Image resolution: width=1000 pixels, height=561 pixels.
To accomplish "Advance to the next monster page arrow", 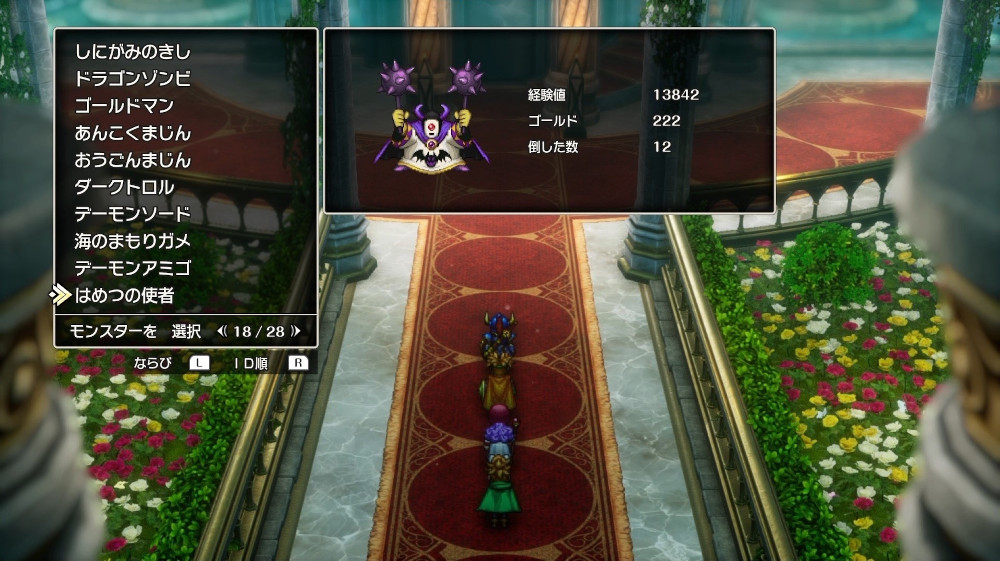I will pos(296,330).
